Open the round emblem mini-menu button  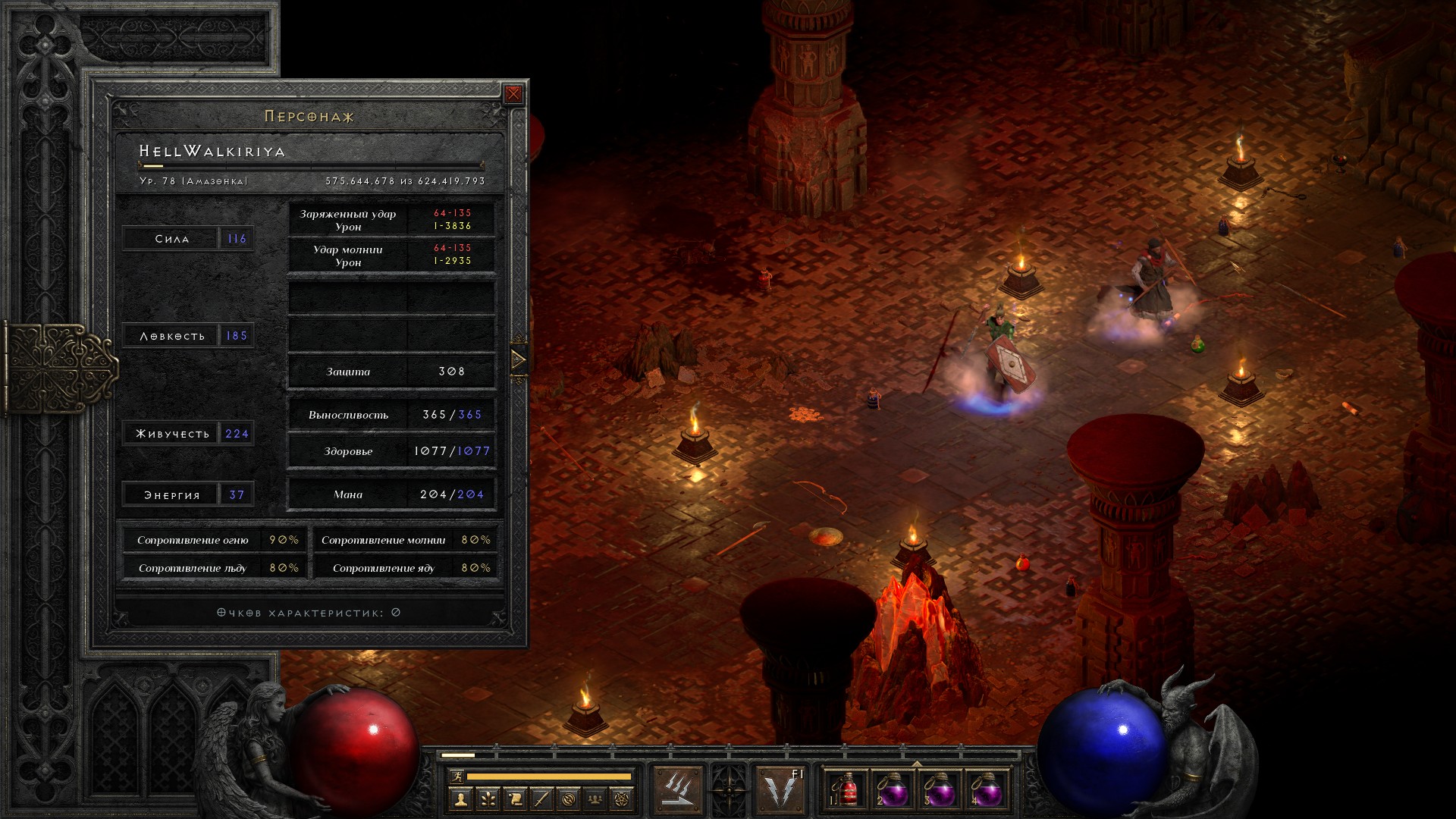(569, 799)
